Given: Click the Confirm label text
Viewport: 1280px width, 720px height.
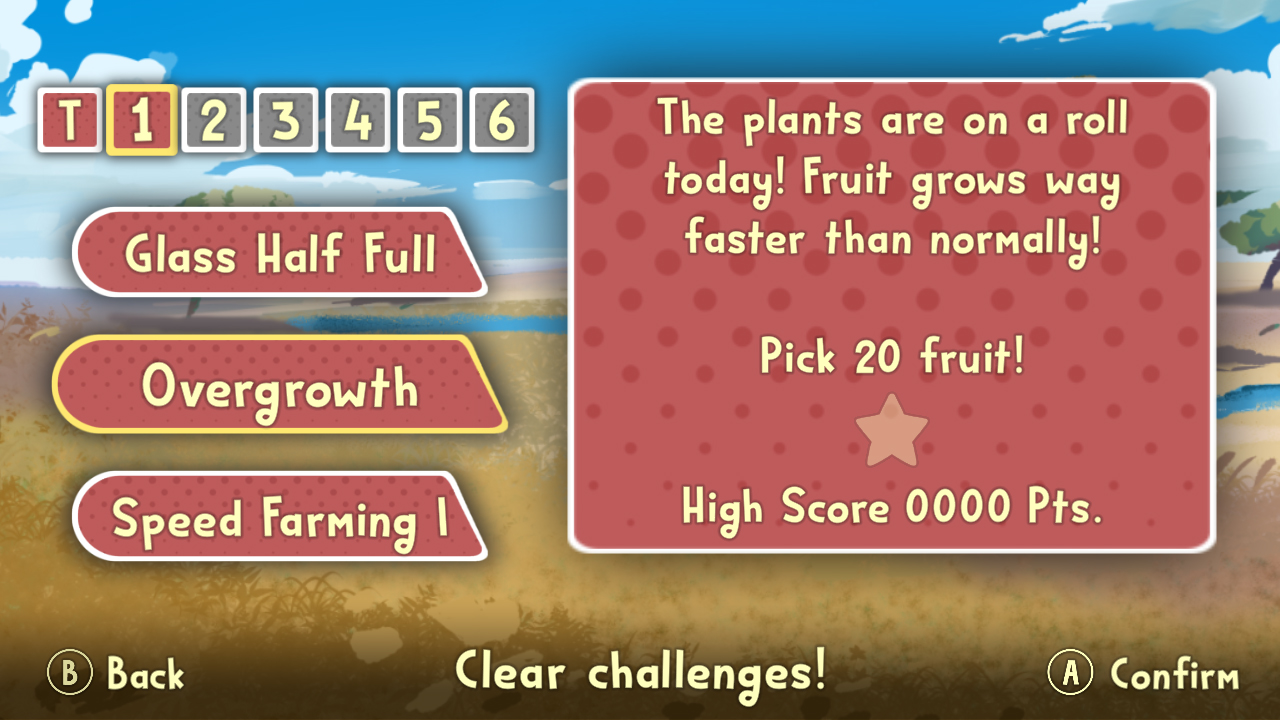Looking at the screenshot, I should click(x=1175, y=674).
